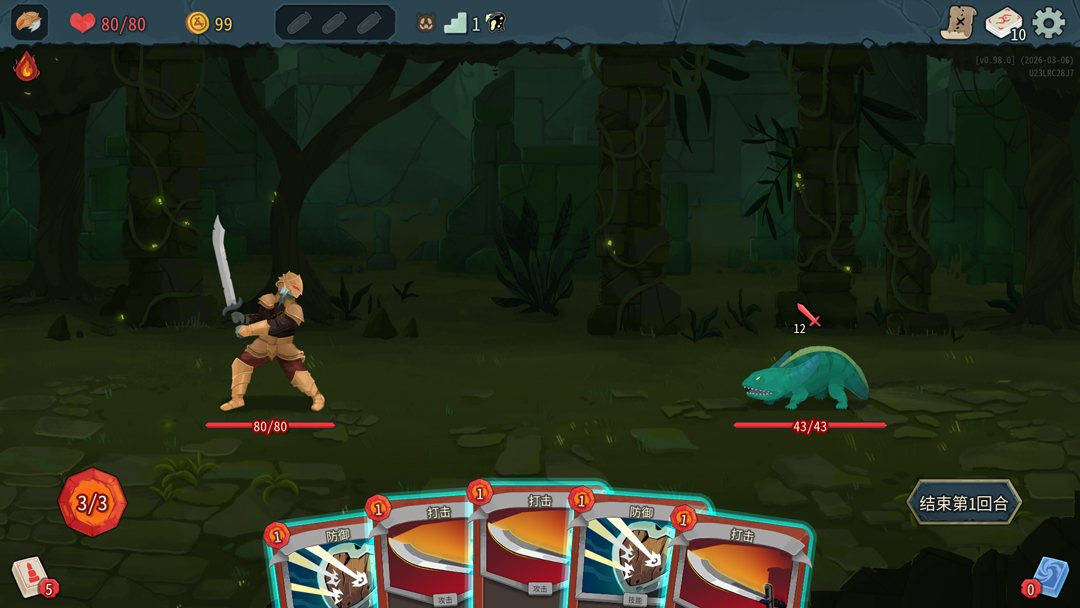Image resolution: width=1080 pixels, height=608 pixels.
Task: Click the character portrait in the top bar
Action: click(x=29, y=23)
